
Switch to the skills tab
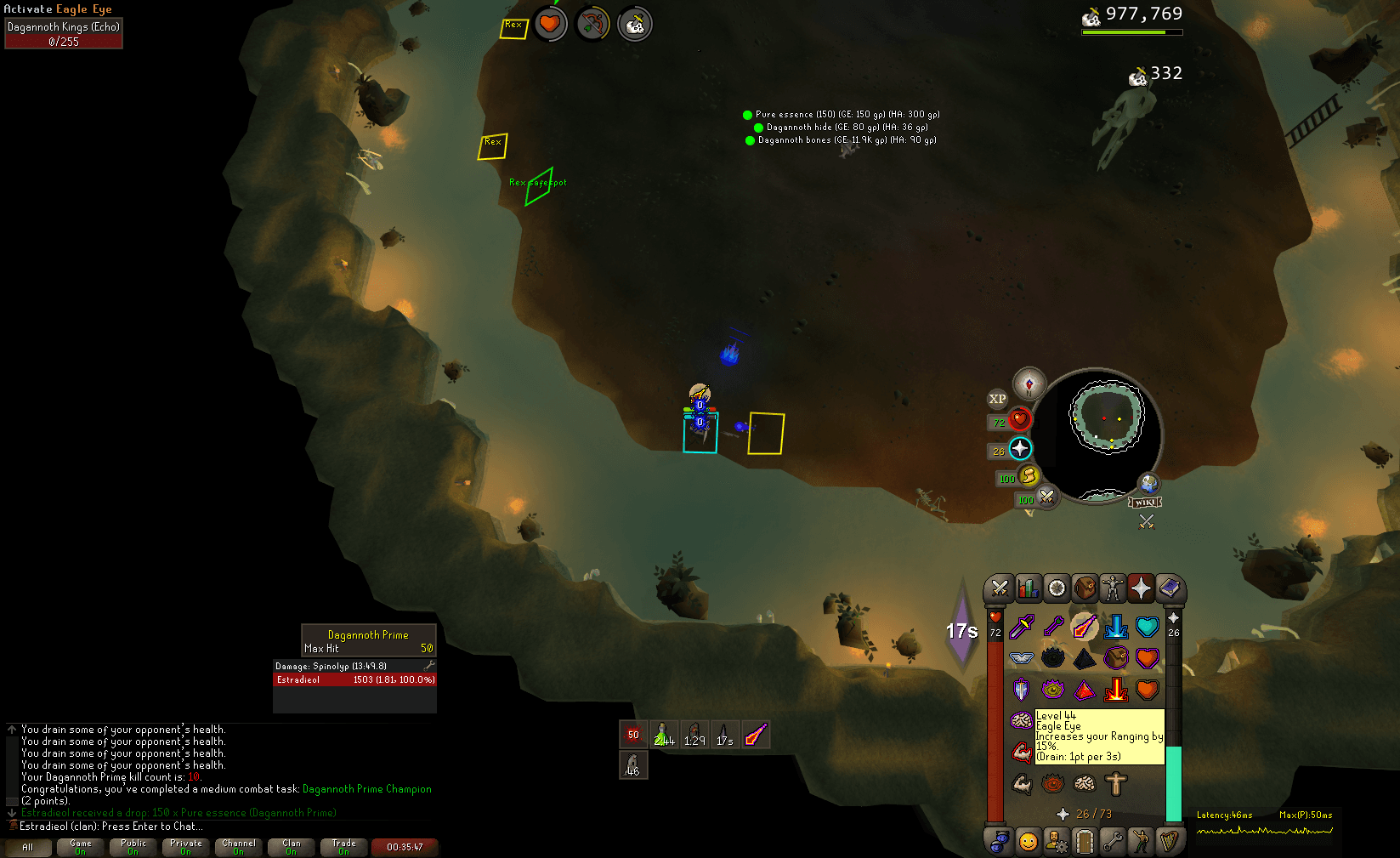point(1028,588)
